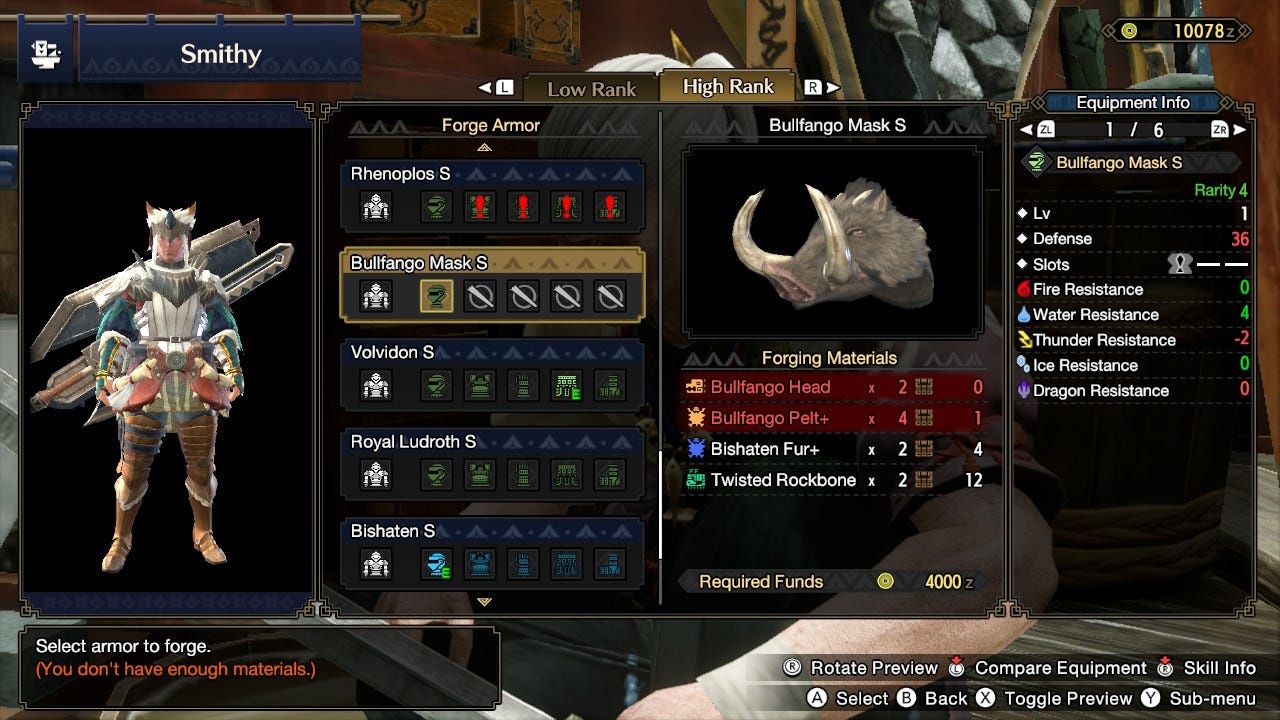Switch to the Low Rank tab

click(590, 89)
